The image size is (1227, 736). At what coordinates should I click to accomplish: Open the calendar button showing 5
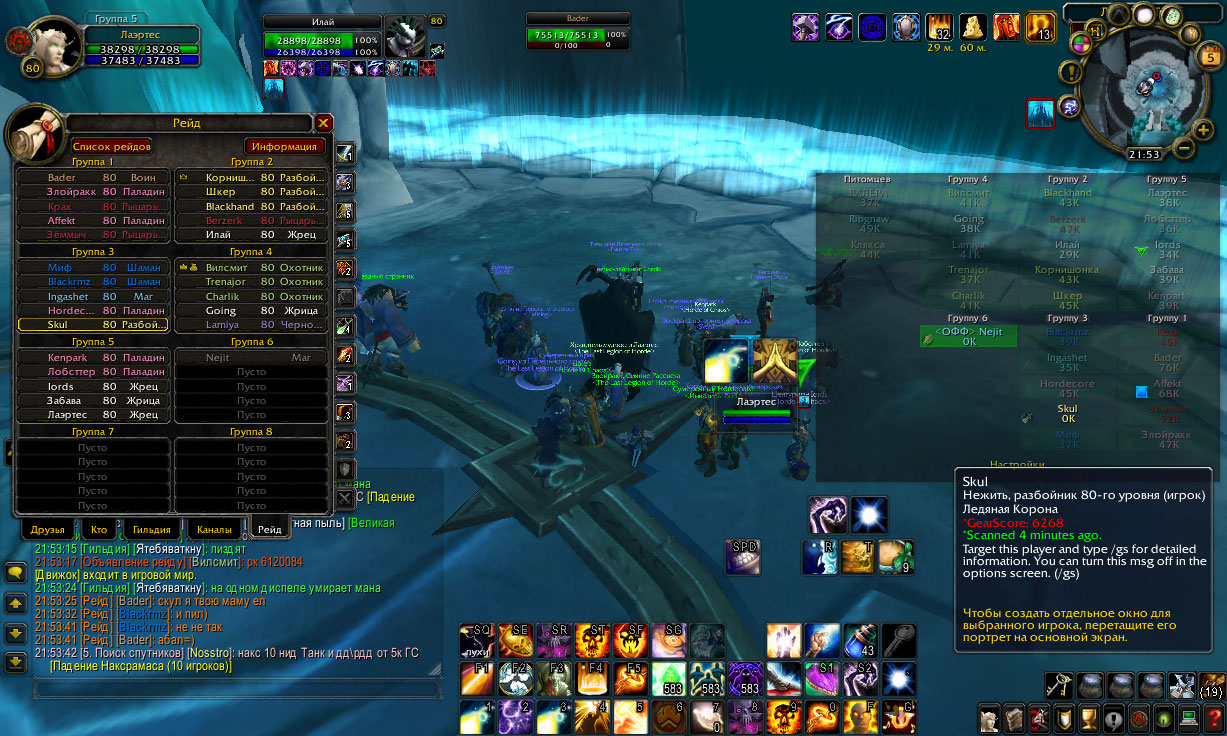click(1207, 57)
